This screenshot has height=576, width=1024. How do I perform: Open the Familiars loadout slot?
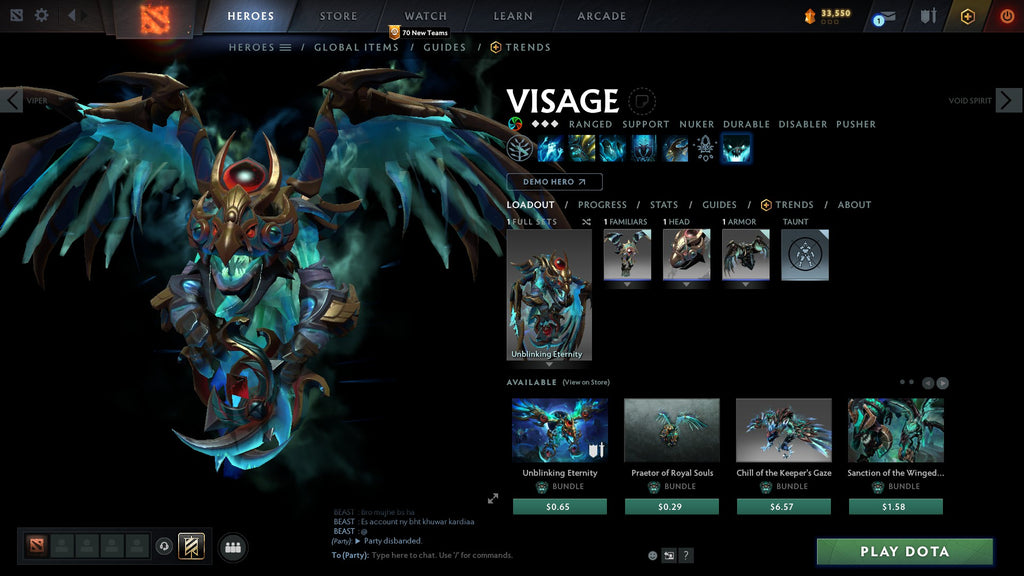[x=627, y=255]
